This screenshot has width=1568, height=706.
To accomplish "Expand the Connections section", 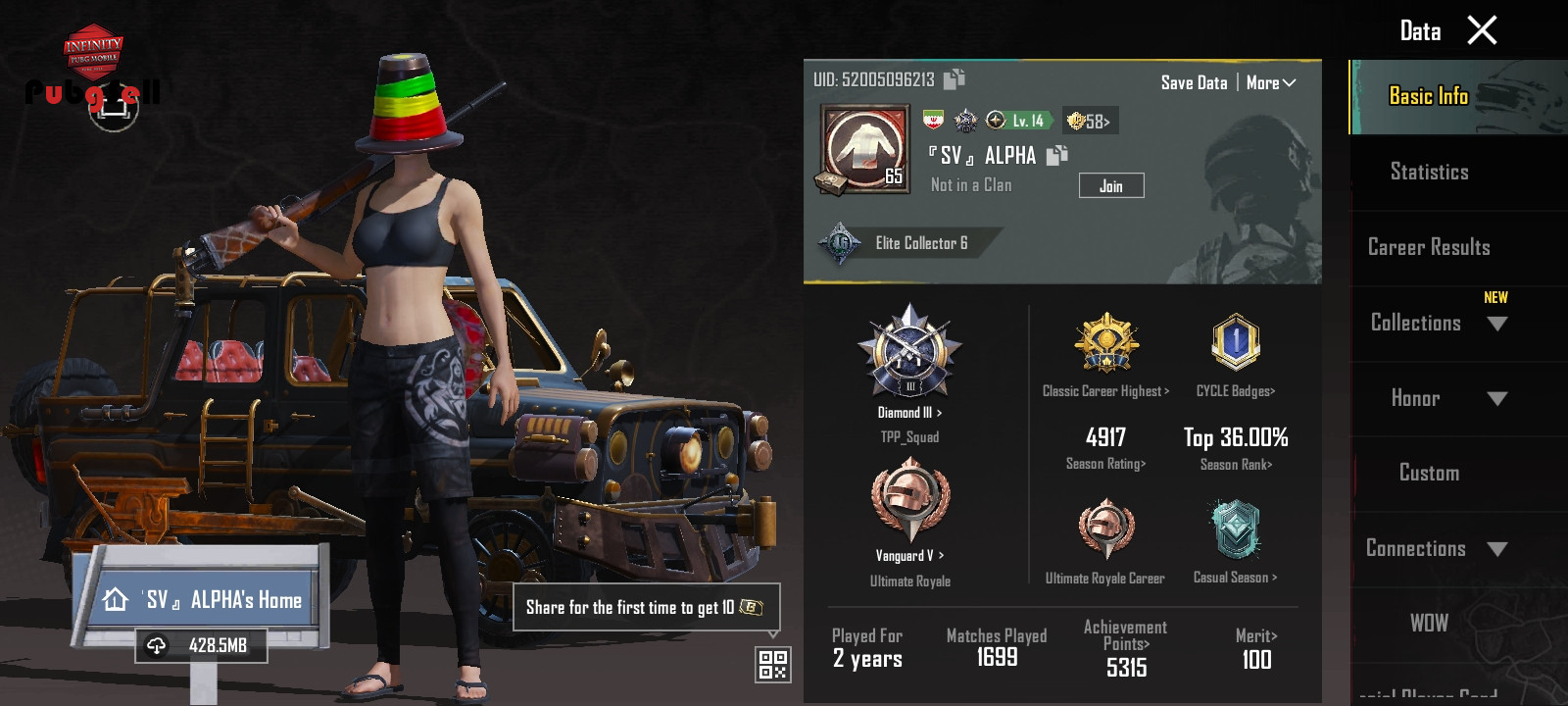I will (1437, 548).
